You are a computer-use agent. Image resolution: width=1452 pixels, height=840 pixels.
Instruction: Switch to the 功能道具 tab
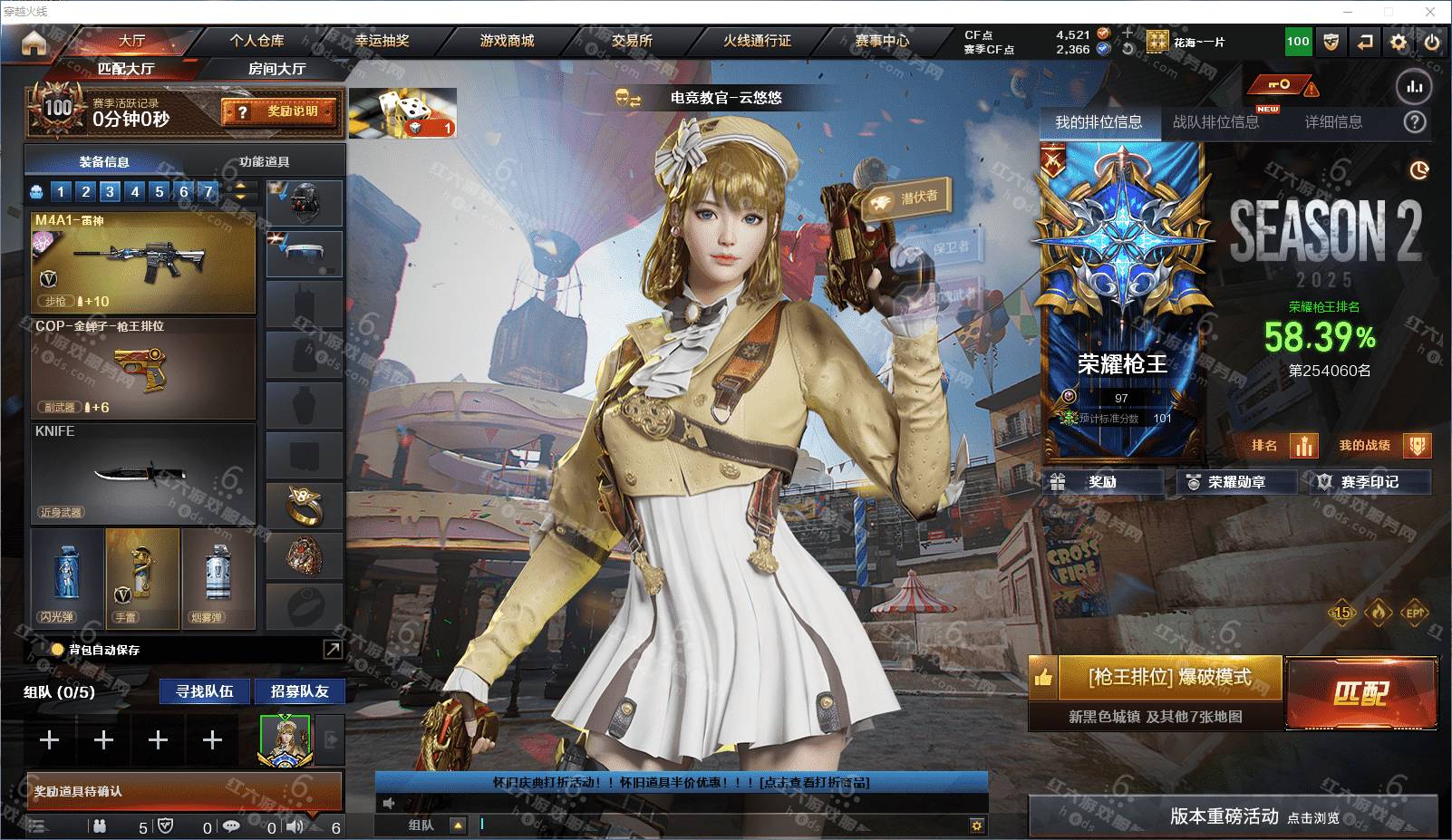tap(265, 162)
